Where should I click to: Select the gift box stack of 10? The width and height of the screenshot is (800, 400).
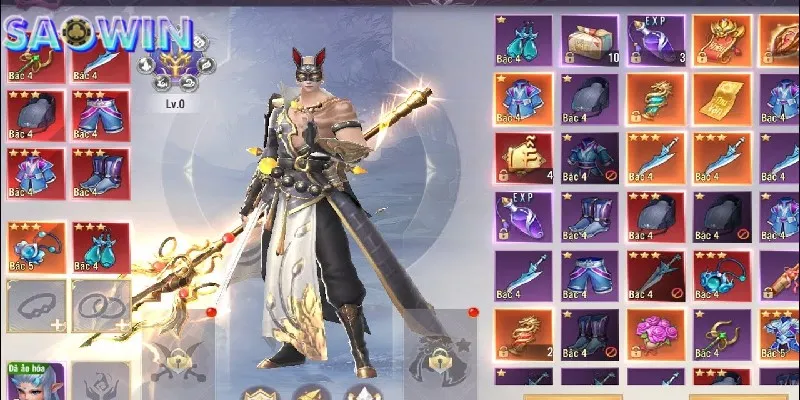click(x=589, y=41)
